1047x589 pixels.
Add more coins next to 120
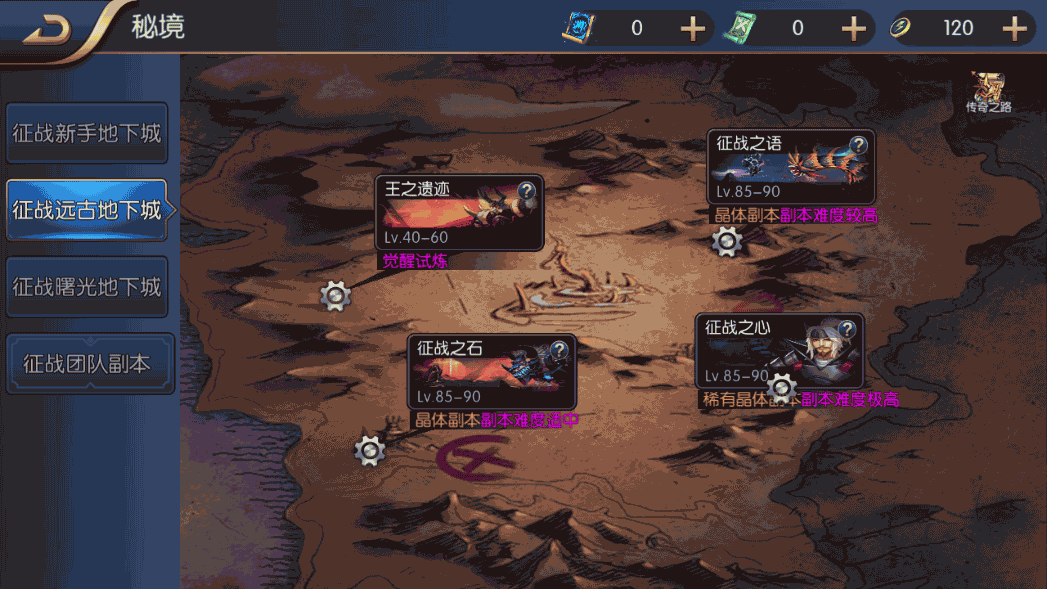coord(1015,28)
